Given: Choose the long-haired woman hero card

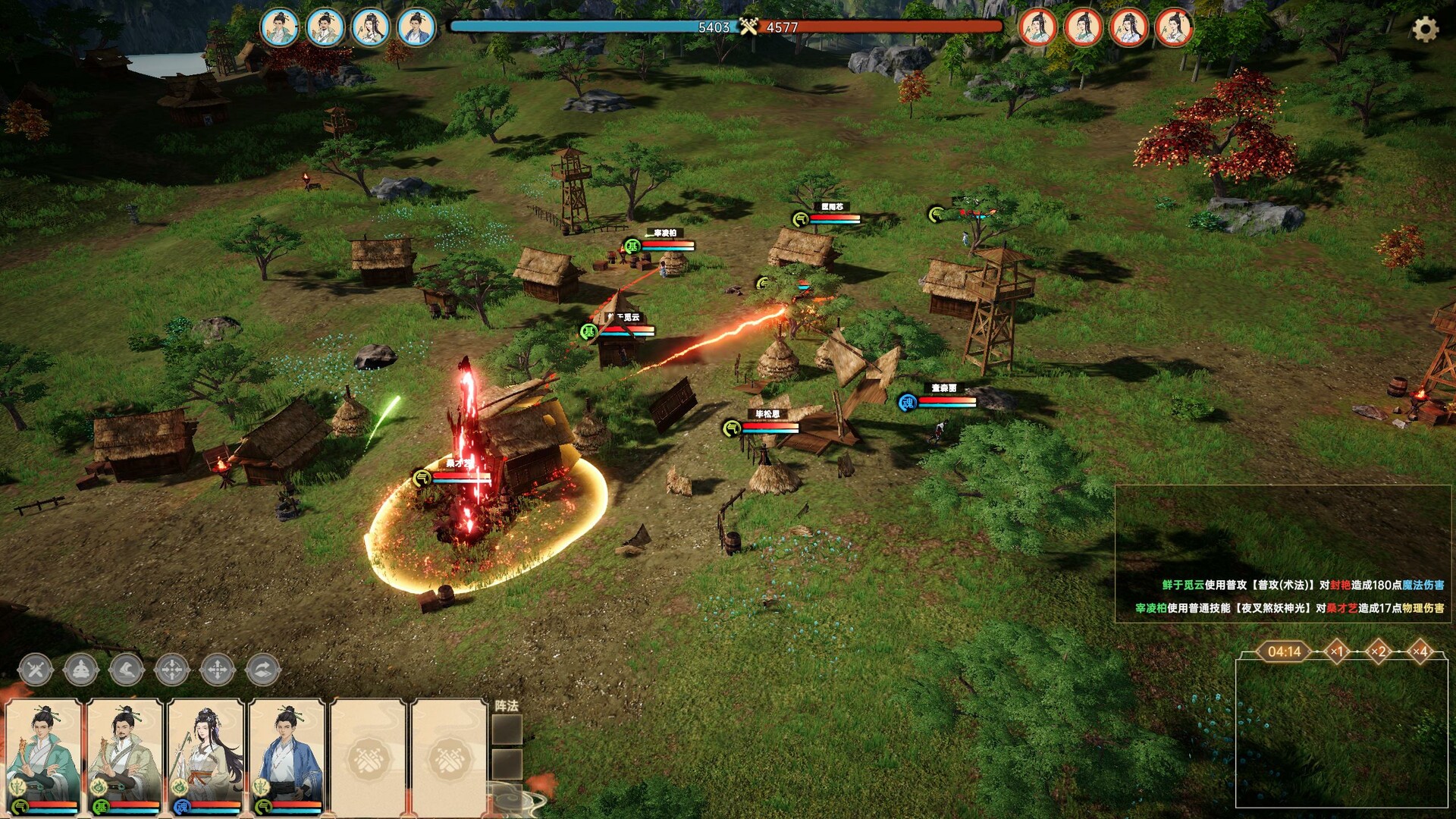Looking at the screenshot, I should tap(206, 756).
